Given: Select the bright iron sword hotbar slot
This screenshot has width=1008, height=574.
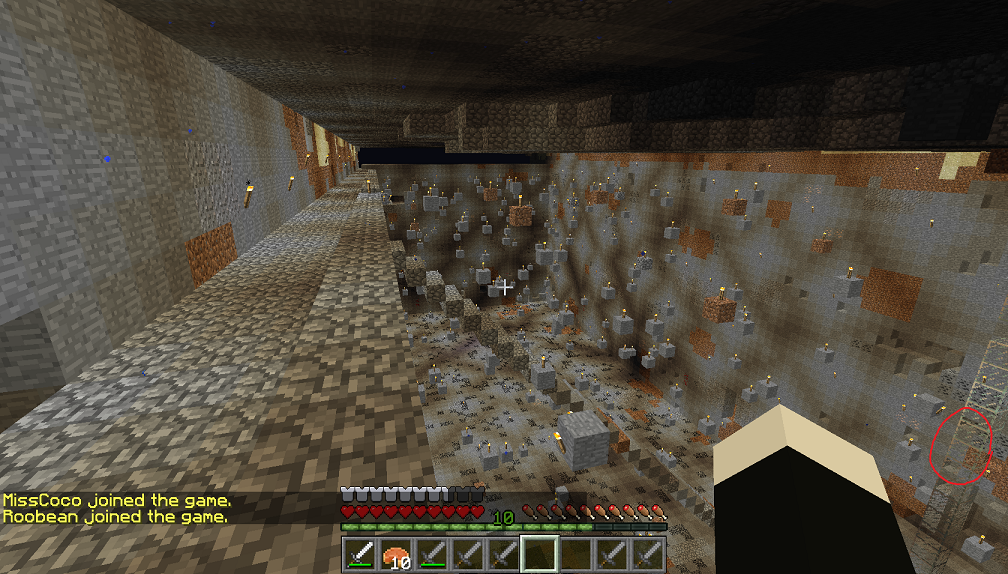Looking at the screenshot, I should 361,554.
